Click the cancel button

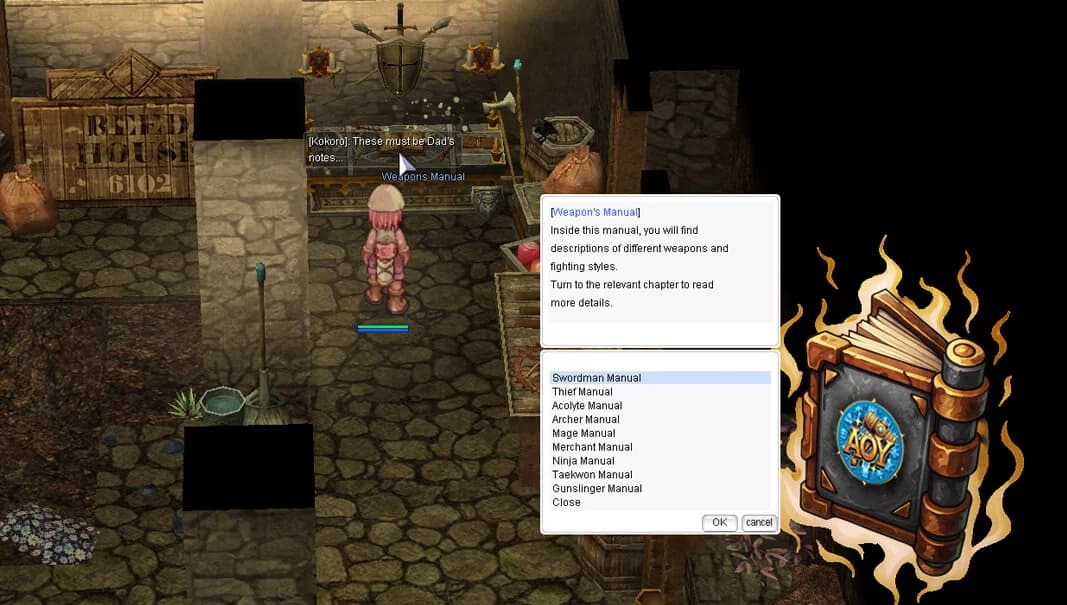click(759, 523)
